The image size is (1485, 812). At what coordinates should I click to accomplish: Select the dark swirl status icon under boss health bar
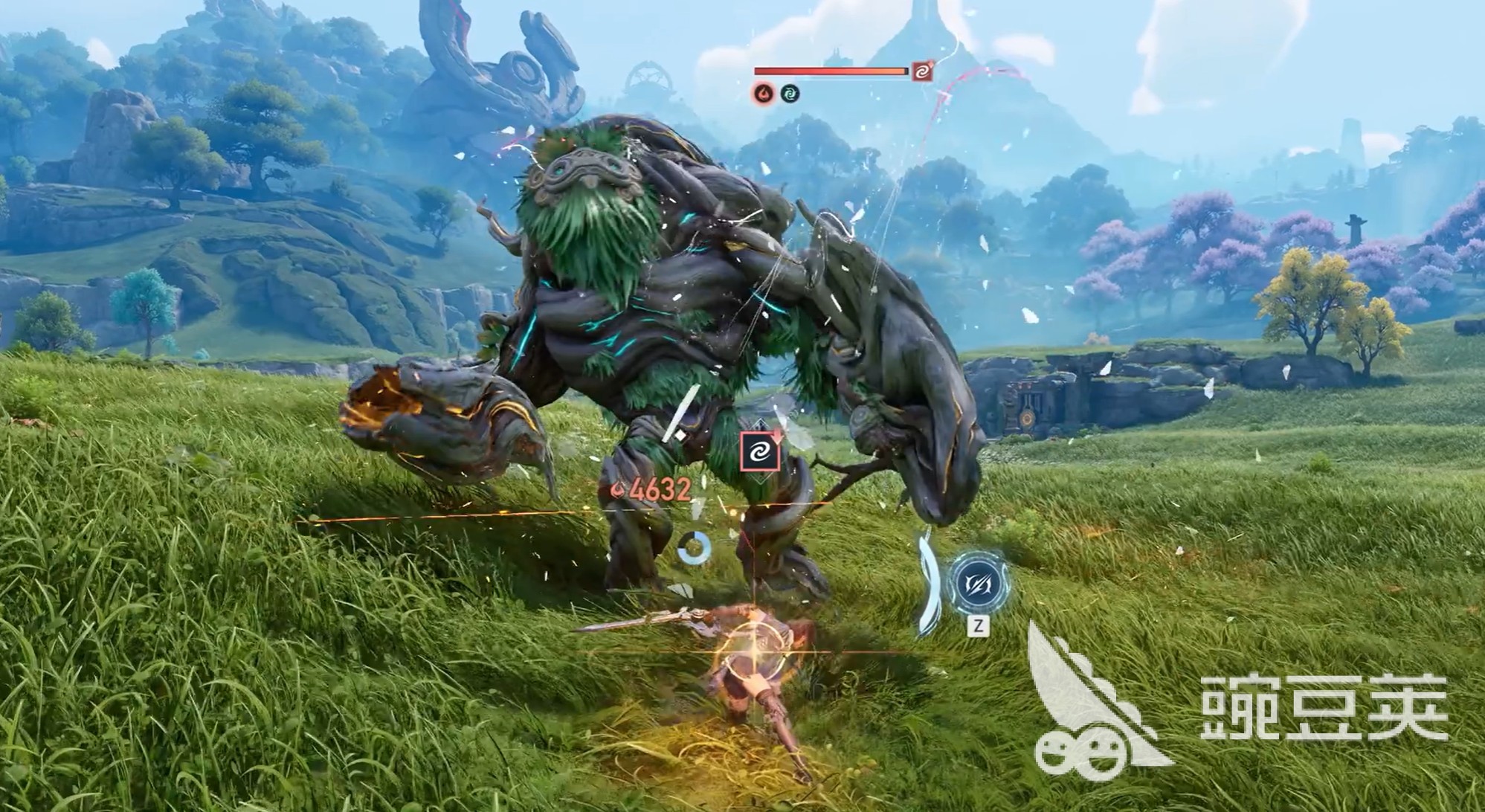click(x=790, y=94)
